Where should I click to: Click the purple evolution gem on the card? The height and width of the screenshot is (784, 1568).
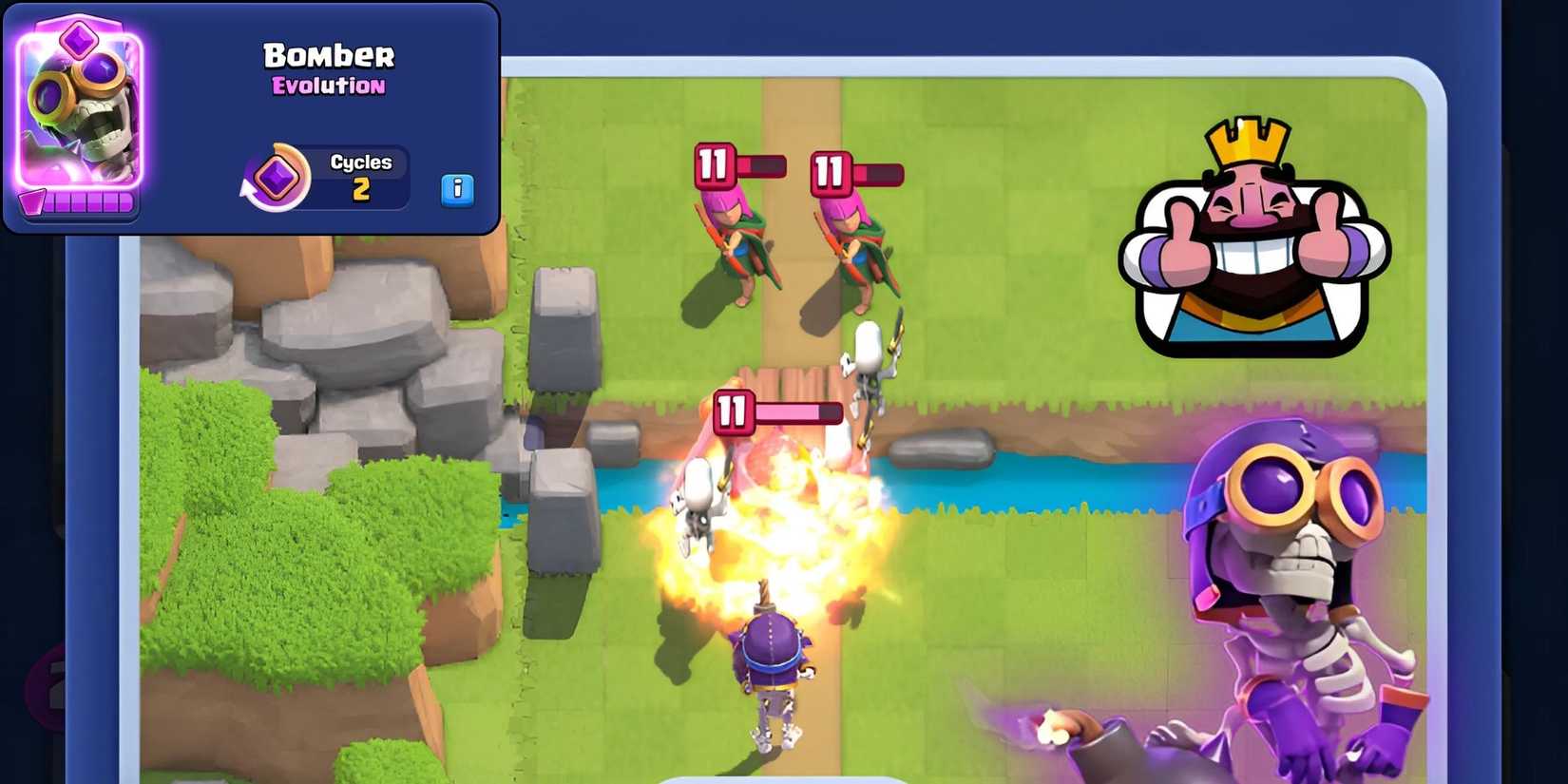[78, 38]
